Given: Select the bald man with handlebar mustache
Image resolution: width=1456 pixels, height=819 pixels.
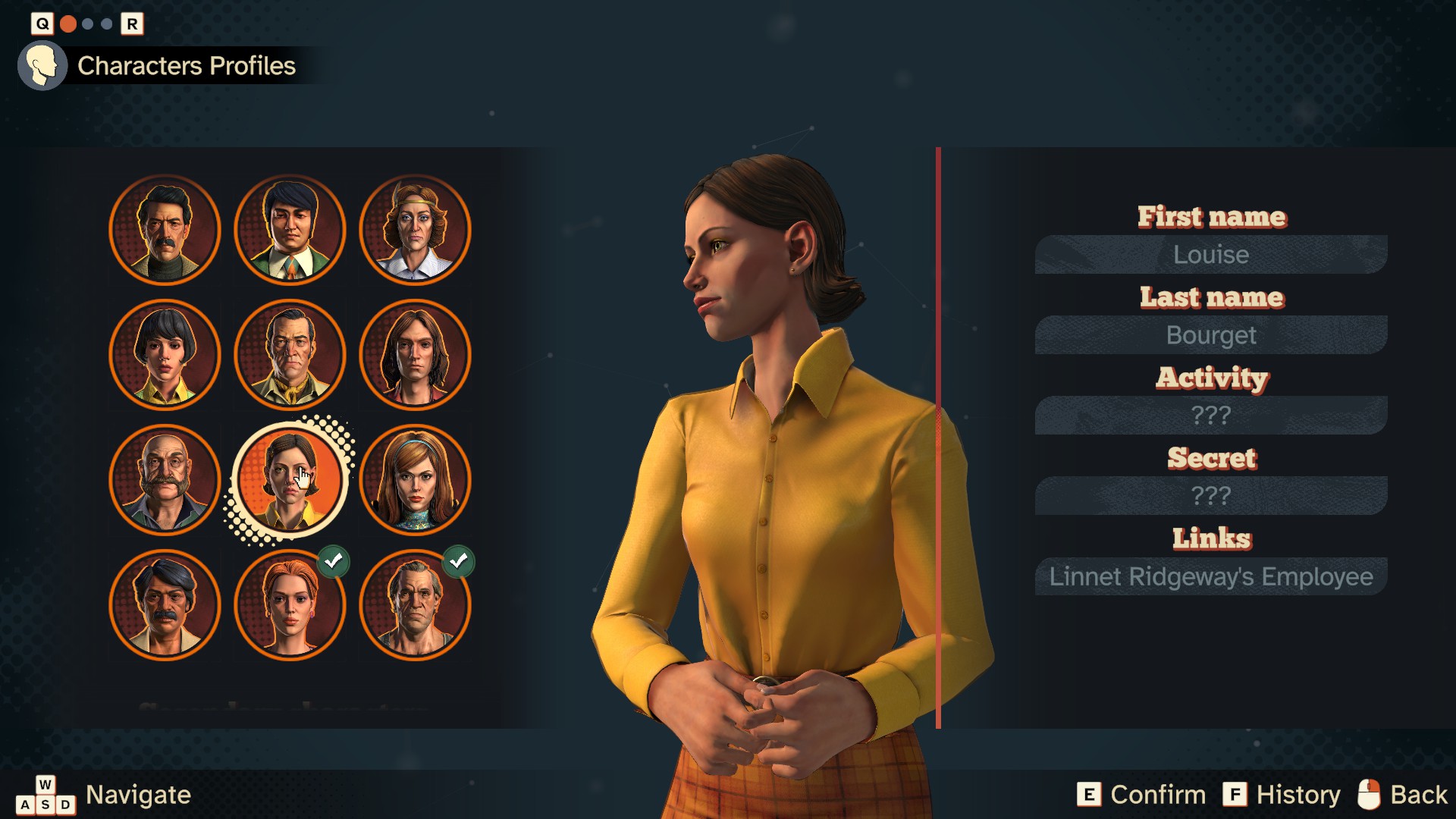Looking at the screenshot, I should pos(165,480).
